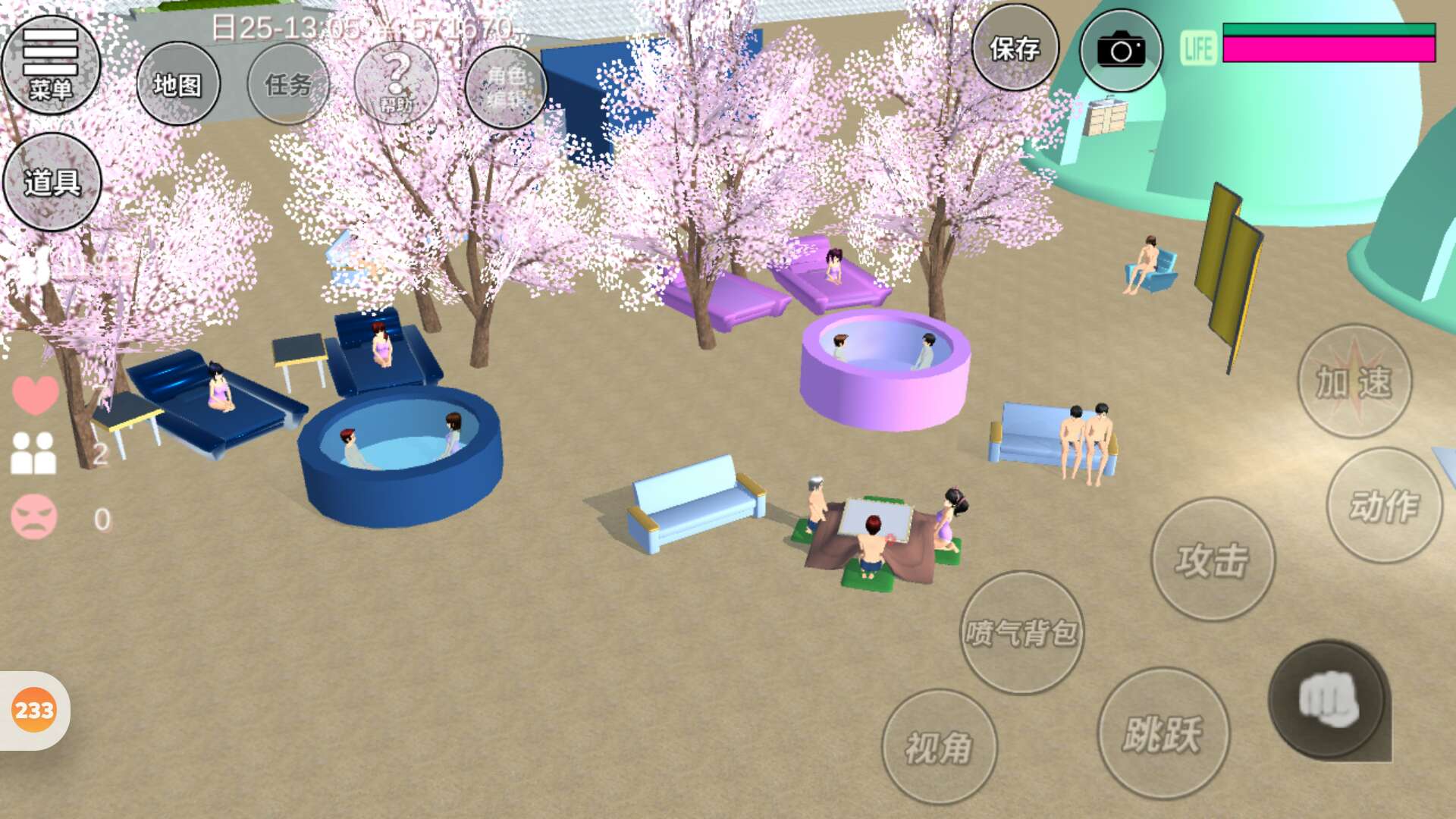The height and width of the screenshot is (819, 1456).
Task: Open the 地图 map
Action: click(178, 84)
